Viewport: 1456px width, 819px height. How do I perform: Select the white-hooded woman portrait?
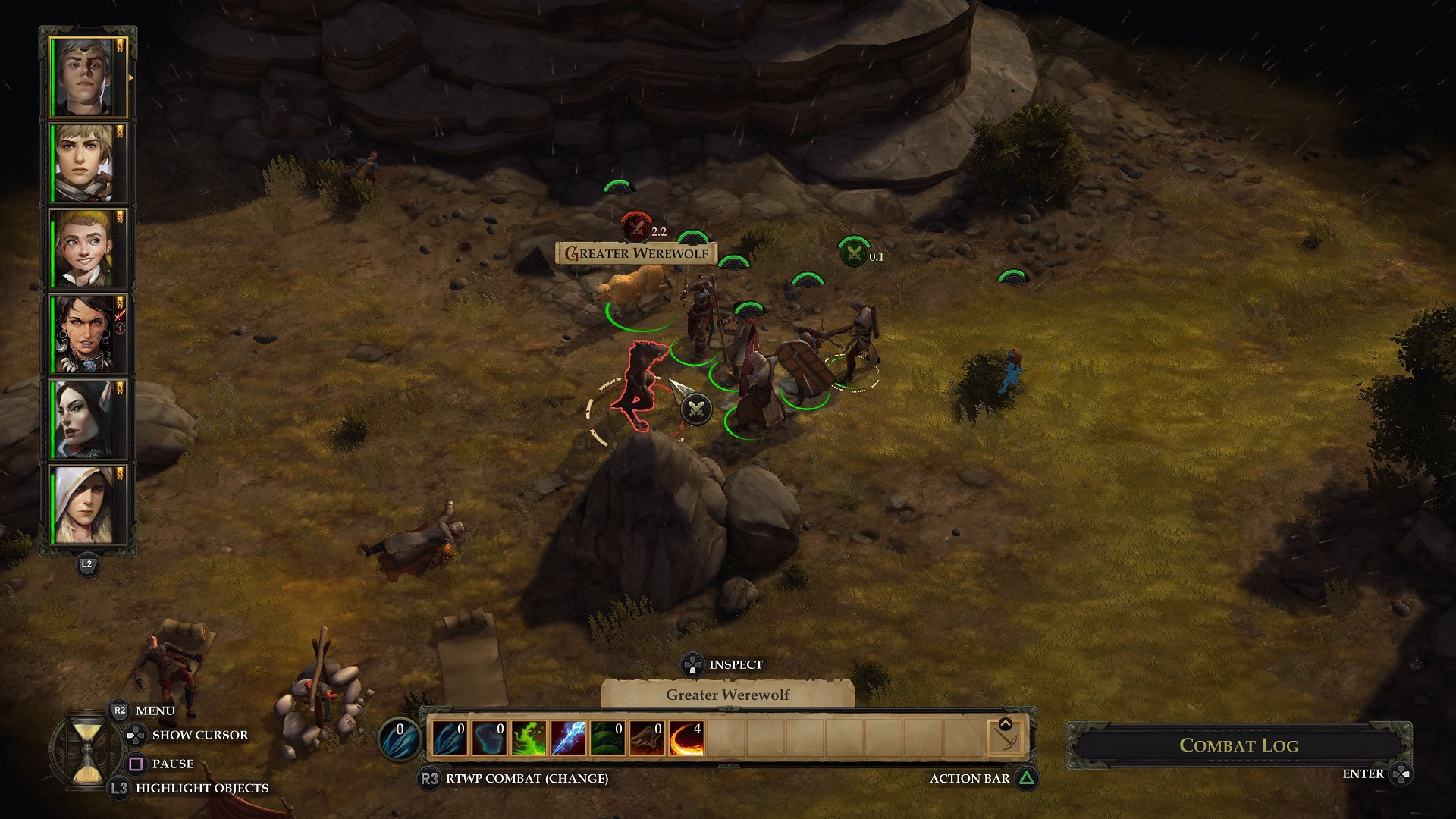tap(82, 504)
